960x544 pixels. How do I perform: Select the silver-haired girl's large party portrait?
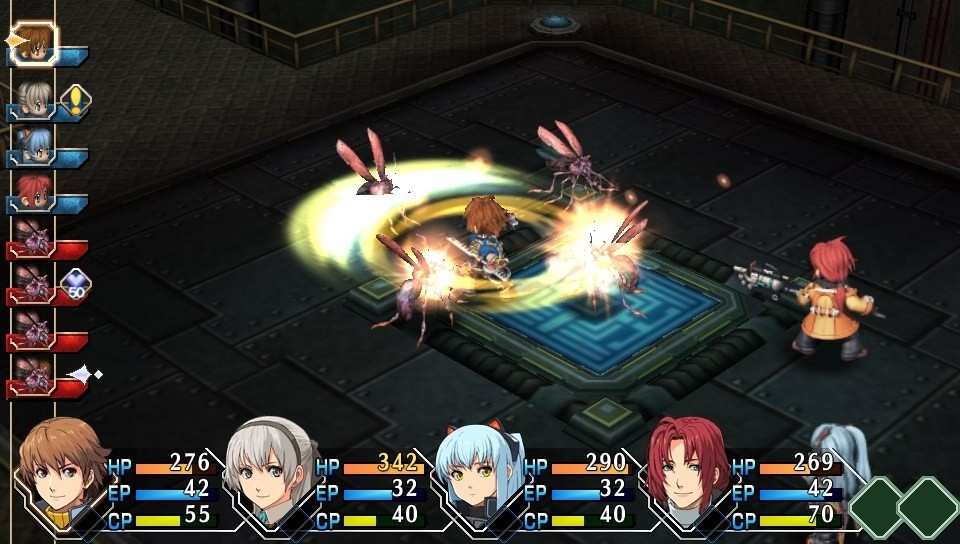268,468
